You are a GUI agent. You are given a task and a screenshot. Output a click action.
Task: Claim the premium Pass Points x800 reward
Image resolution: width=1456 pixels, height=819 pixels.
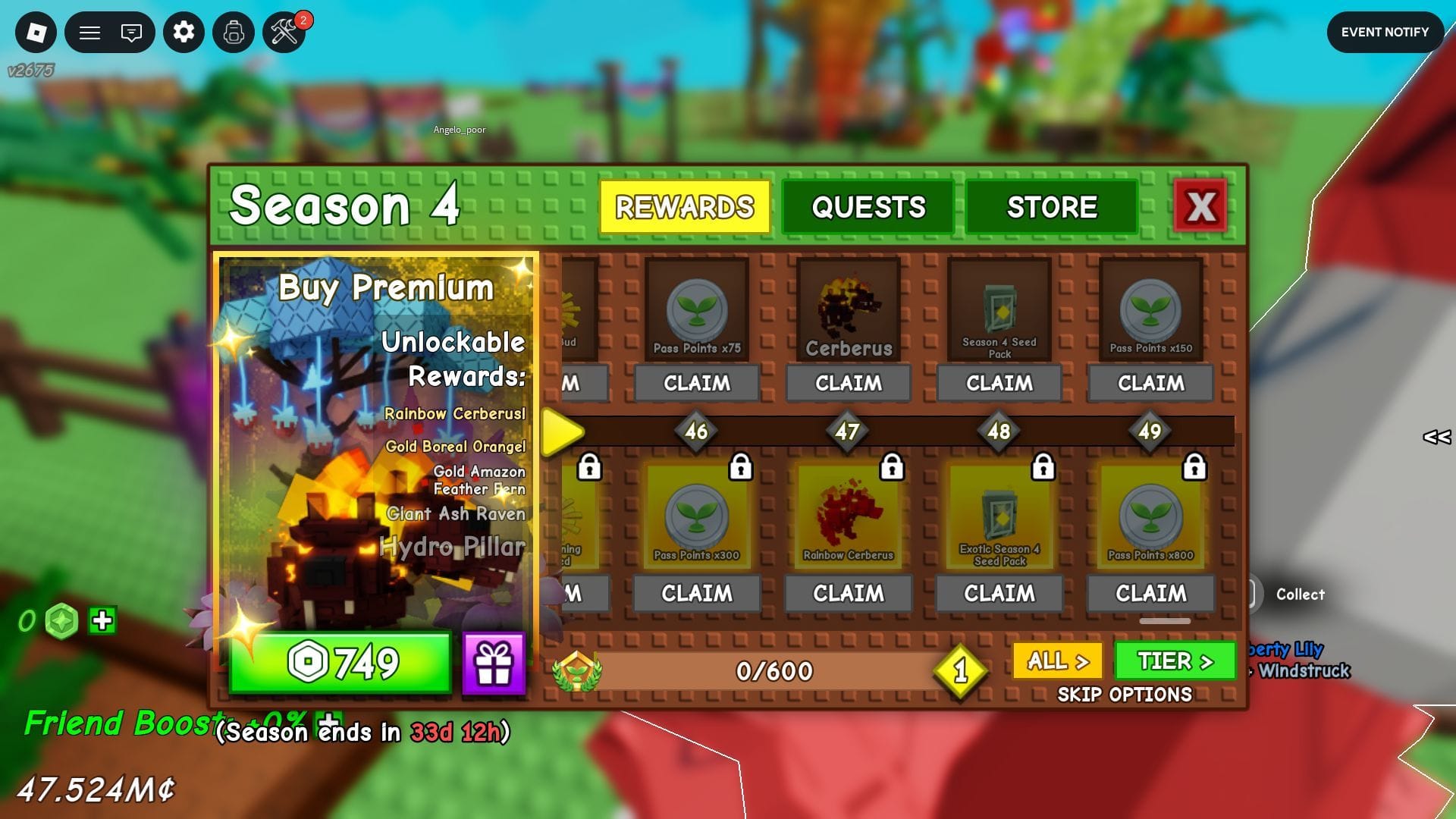pos(1150,593)
